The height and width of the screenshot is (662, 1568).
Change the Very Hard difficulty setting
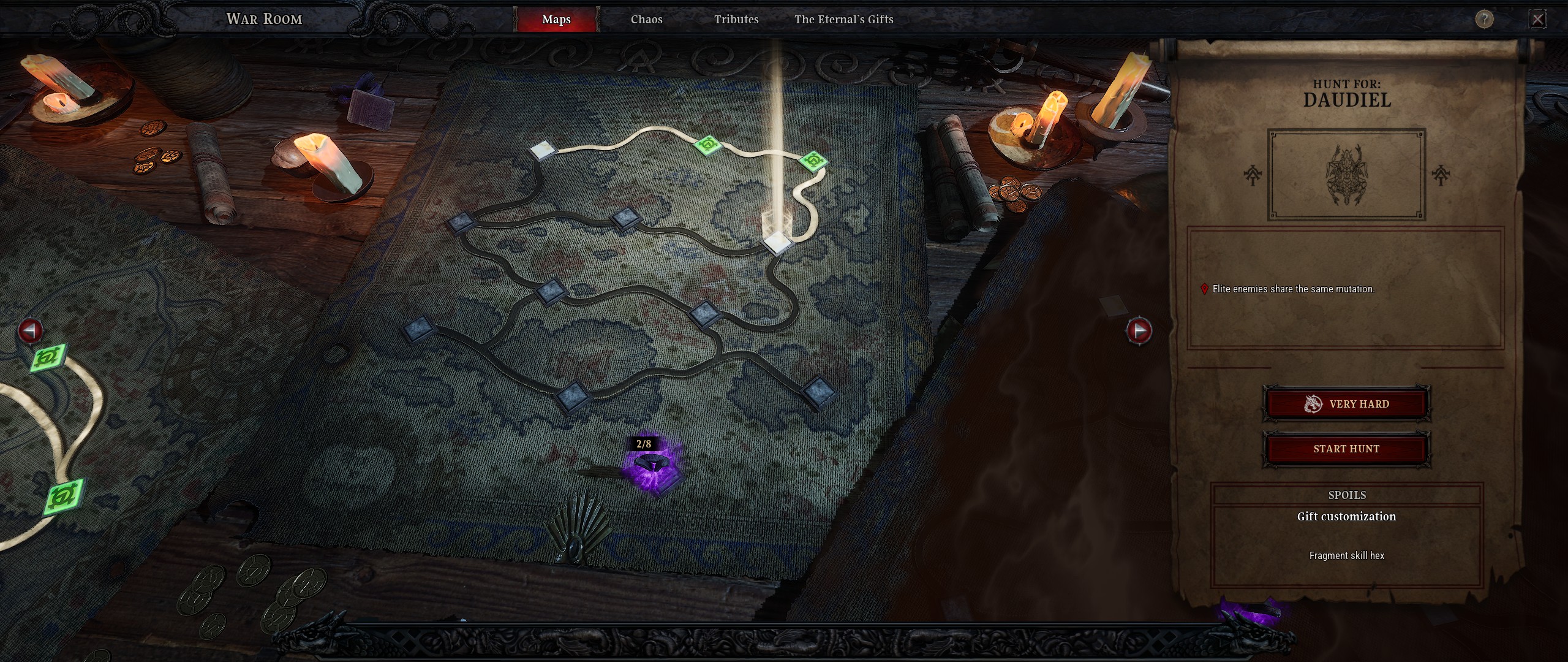(1346, 404)
